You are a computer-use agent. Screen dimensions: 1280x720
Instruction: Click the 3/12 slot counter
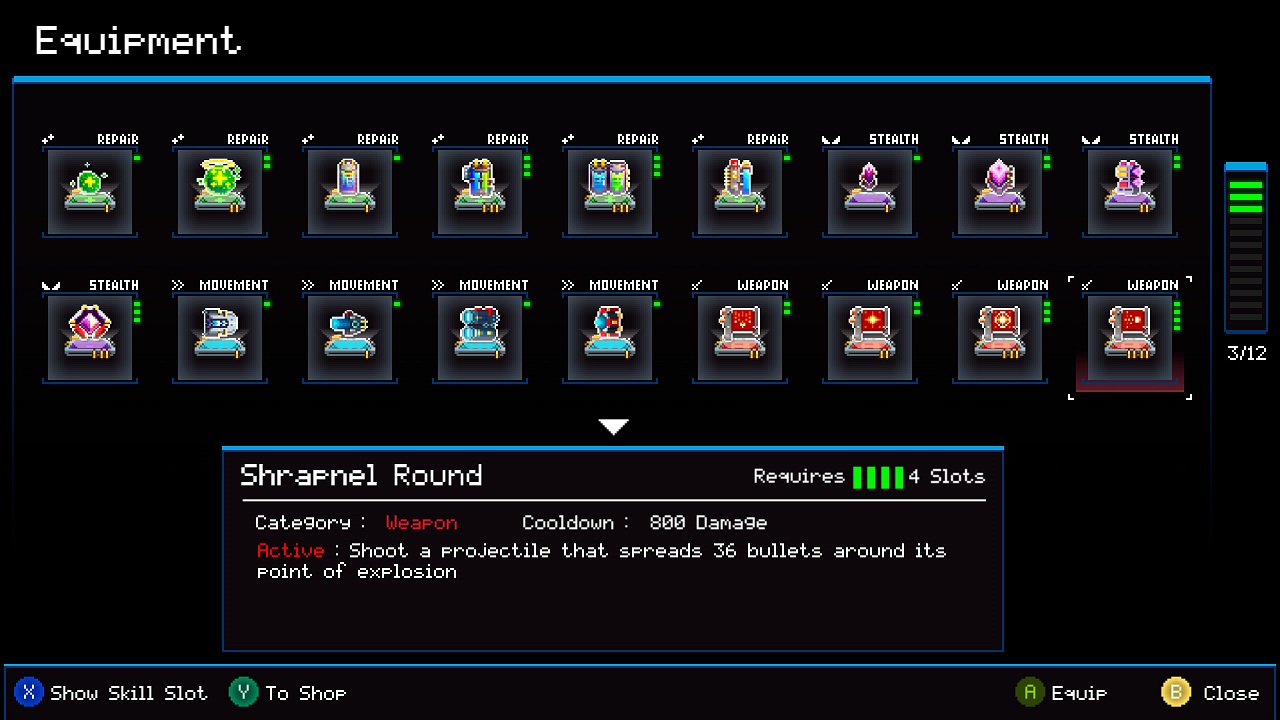(1245, 353)
